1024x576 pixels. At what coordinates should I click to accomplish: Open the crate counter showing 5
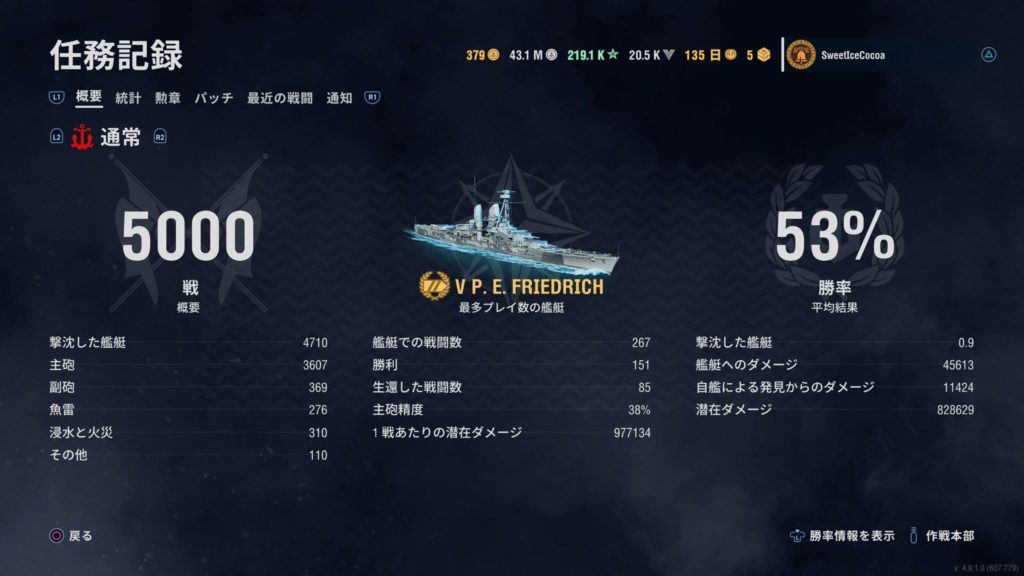(758, 55)
